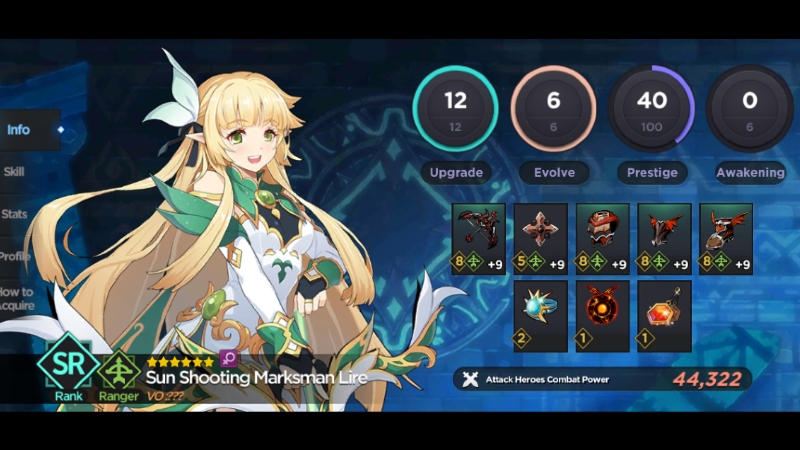Viewport: 800px width, 450px height.
Task: Click the purple gender symbol icon
Action: [x=227, y=361]
